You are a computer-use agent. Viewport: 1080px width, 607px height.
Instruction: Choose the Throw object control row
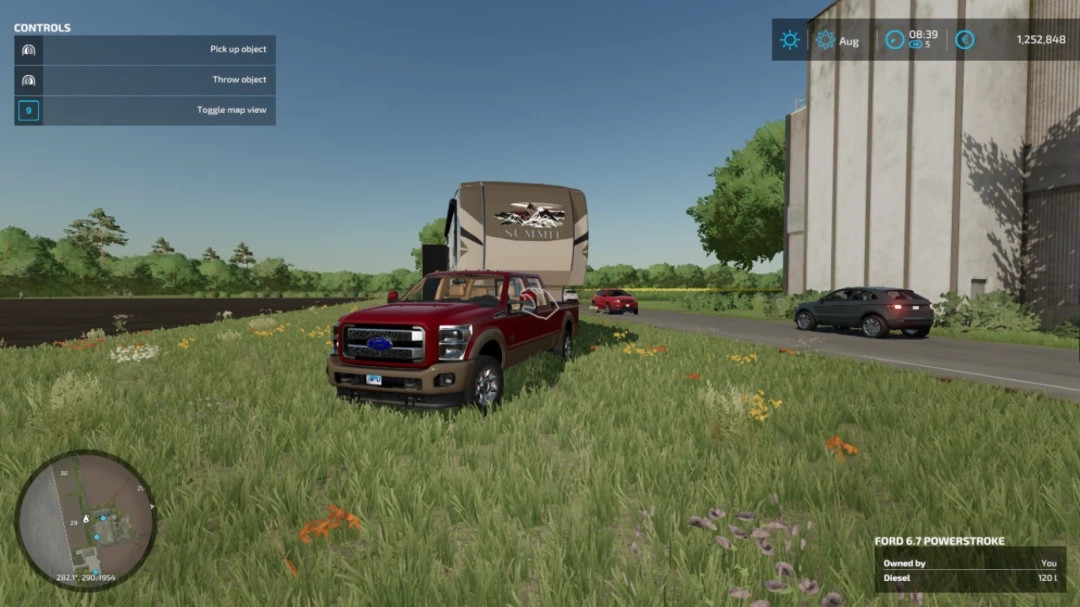click(145, 80)
